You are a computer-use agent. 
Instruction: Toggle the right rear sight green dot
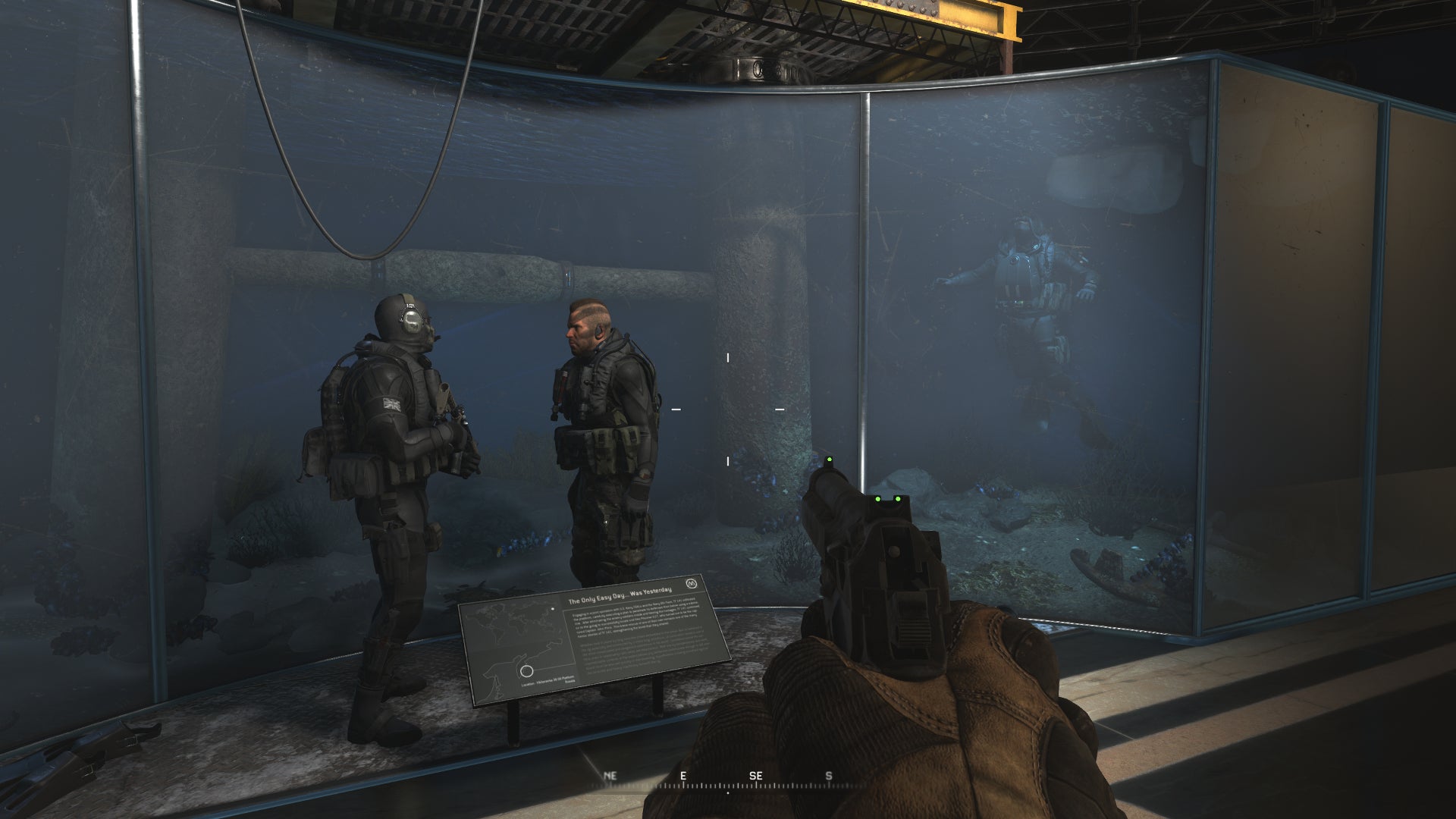[x=898, y=497]
